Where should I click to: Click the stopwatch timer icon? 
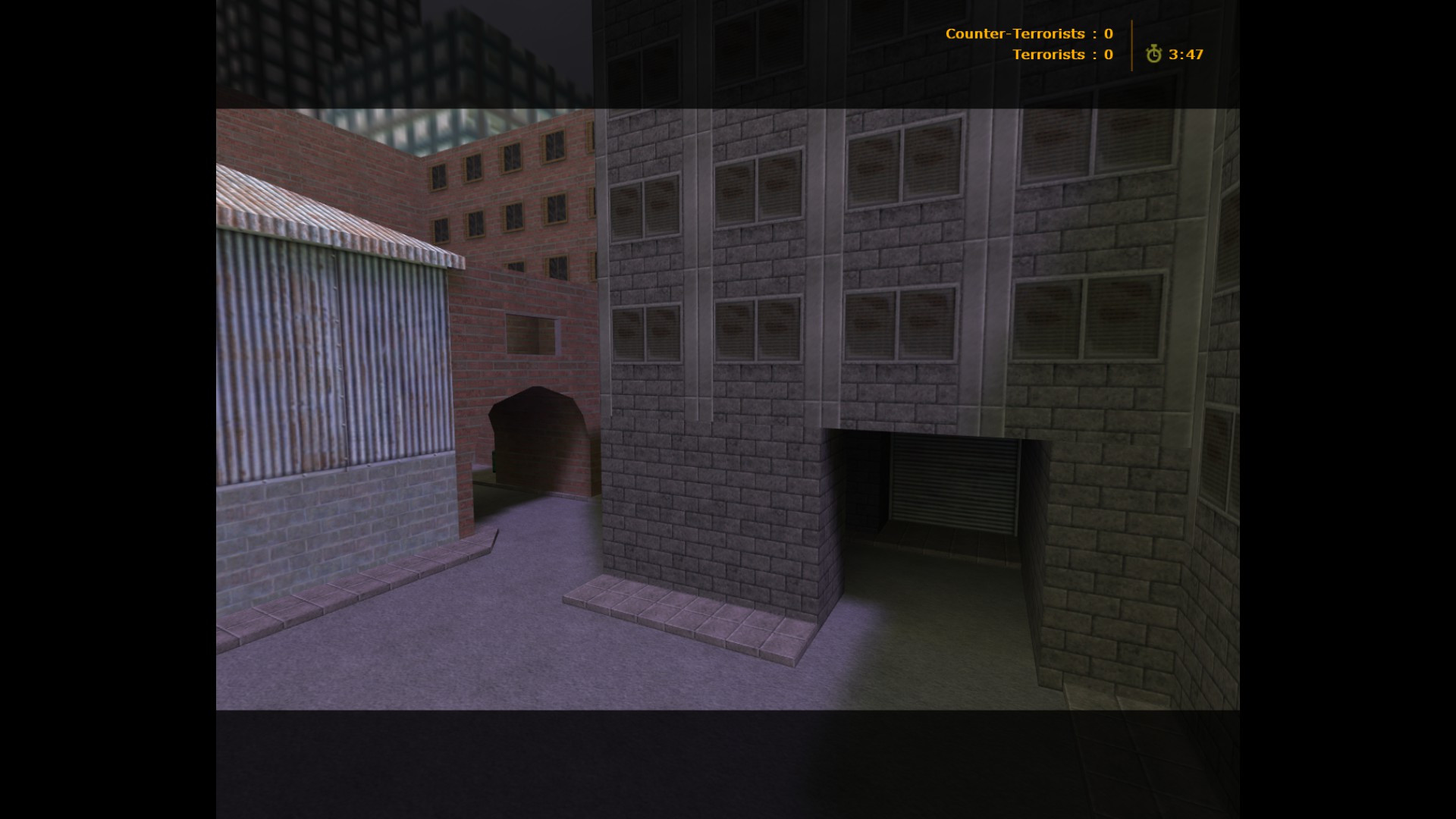[x=1155, y=55]
